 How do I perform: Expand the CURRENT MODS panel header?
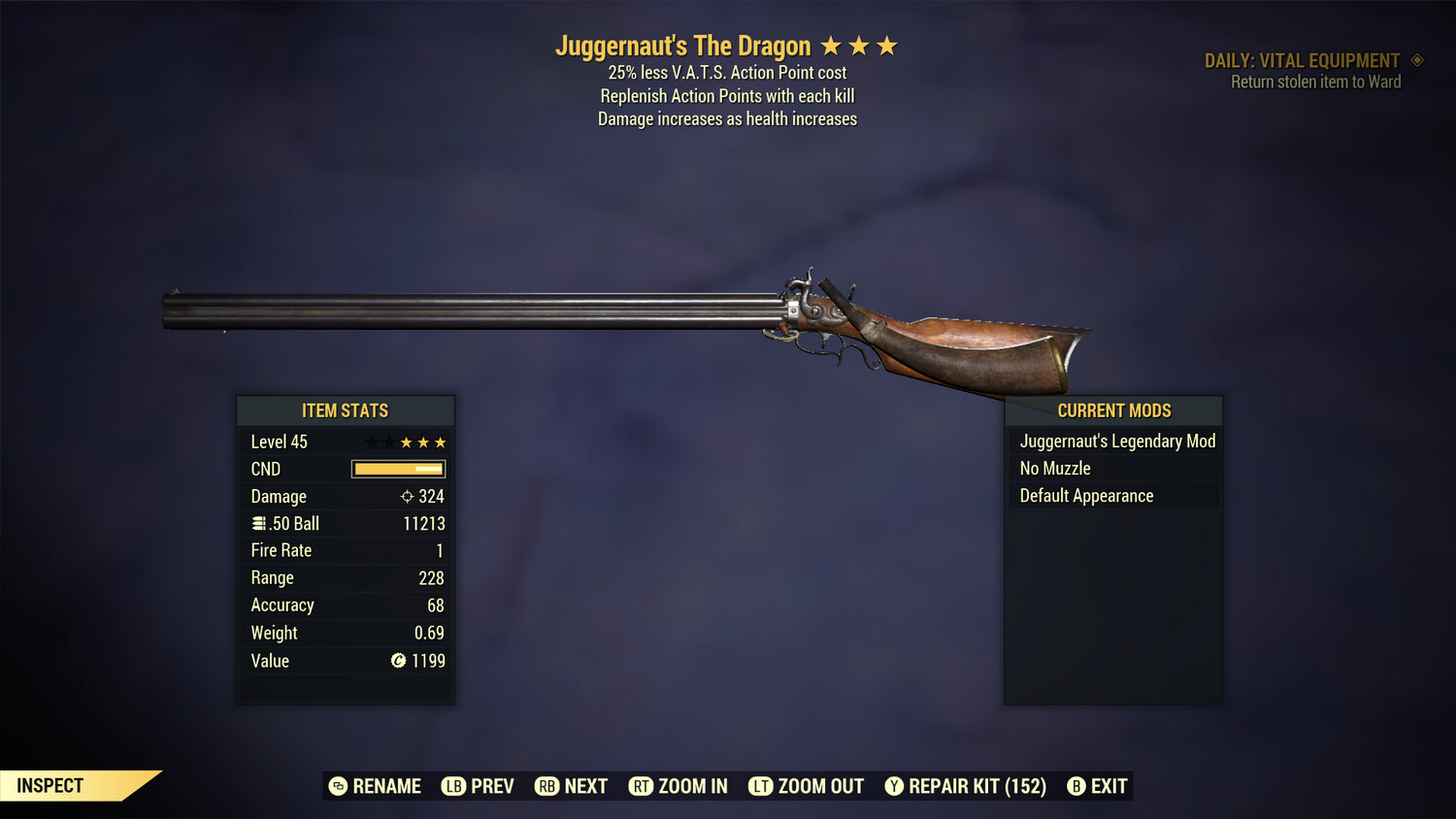pos(1112,409)
